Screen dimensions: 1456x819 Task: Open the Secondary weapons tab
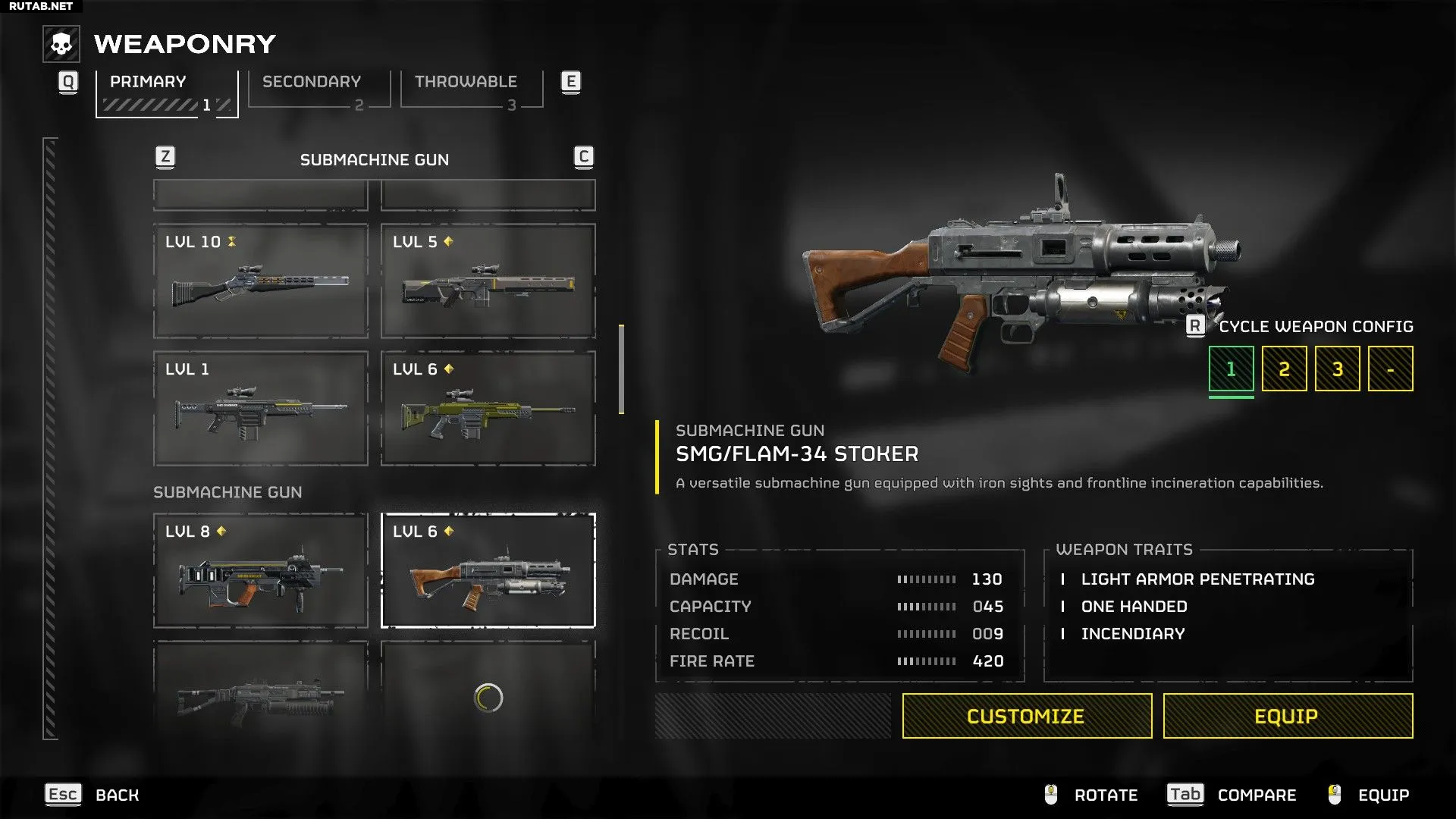coord(318,89)
